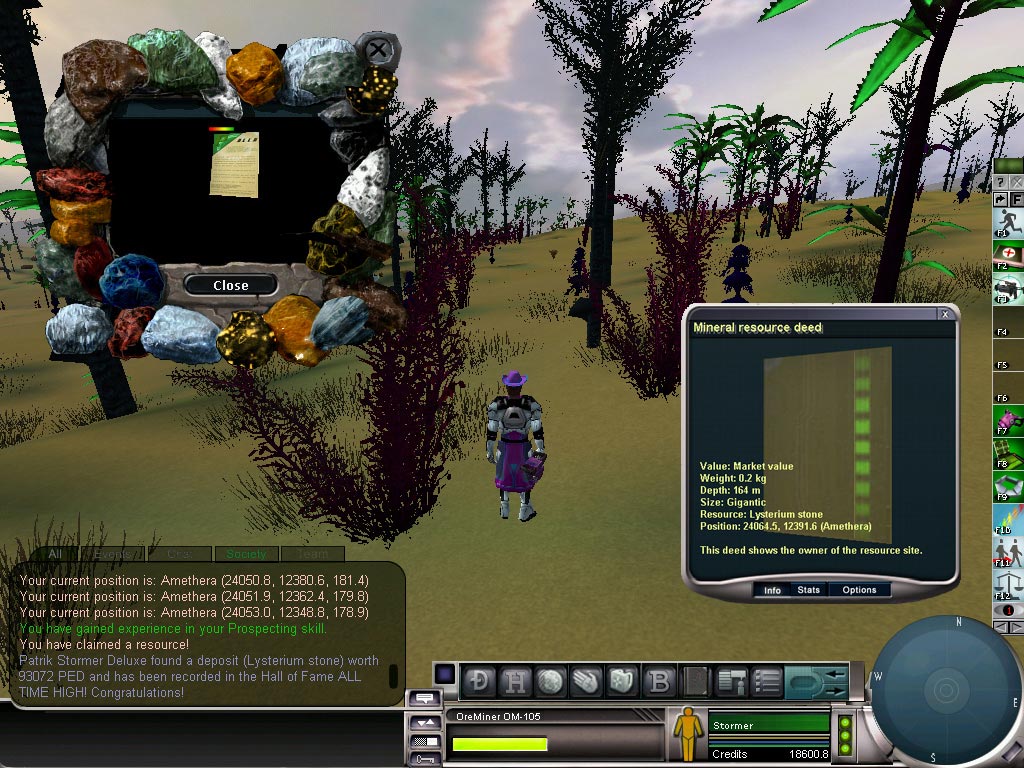Use the F2 first aid kit quick slot
This screenshot has height=768, width=1024.
click(x=1007, y=255)
